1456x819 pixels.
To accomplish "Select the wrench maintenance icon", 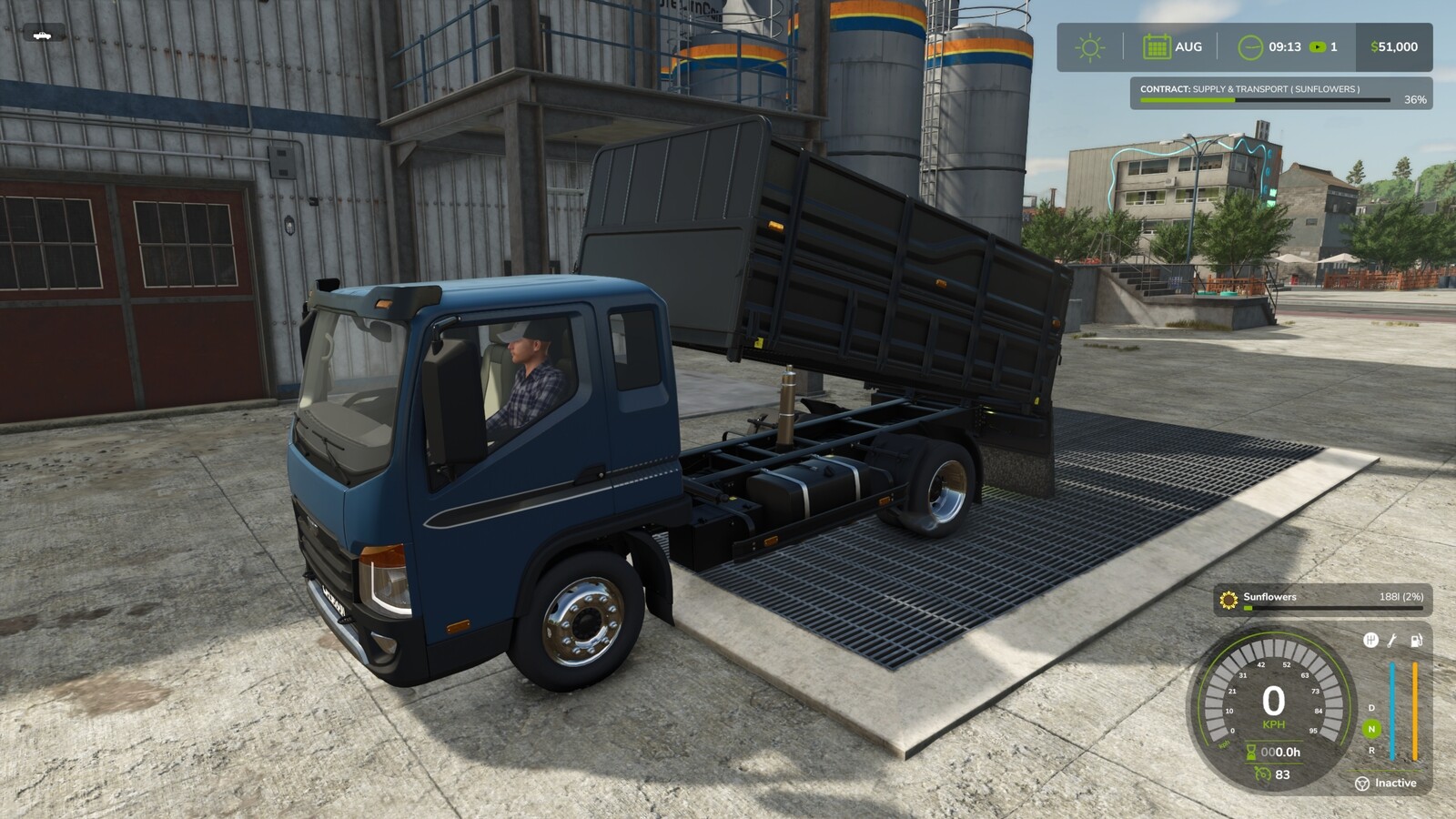I will click(1390, 641).
